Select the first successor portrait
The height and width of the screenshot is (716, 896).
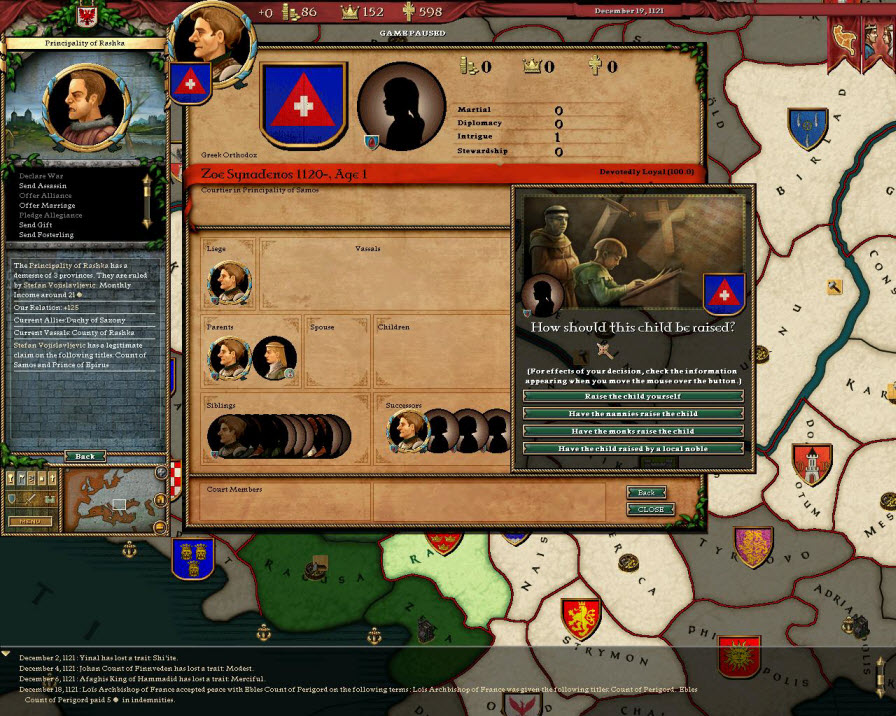[407, 432]
